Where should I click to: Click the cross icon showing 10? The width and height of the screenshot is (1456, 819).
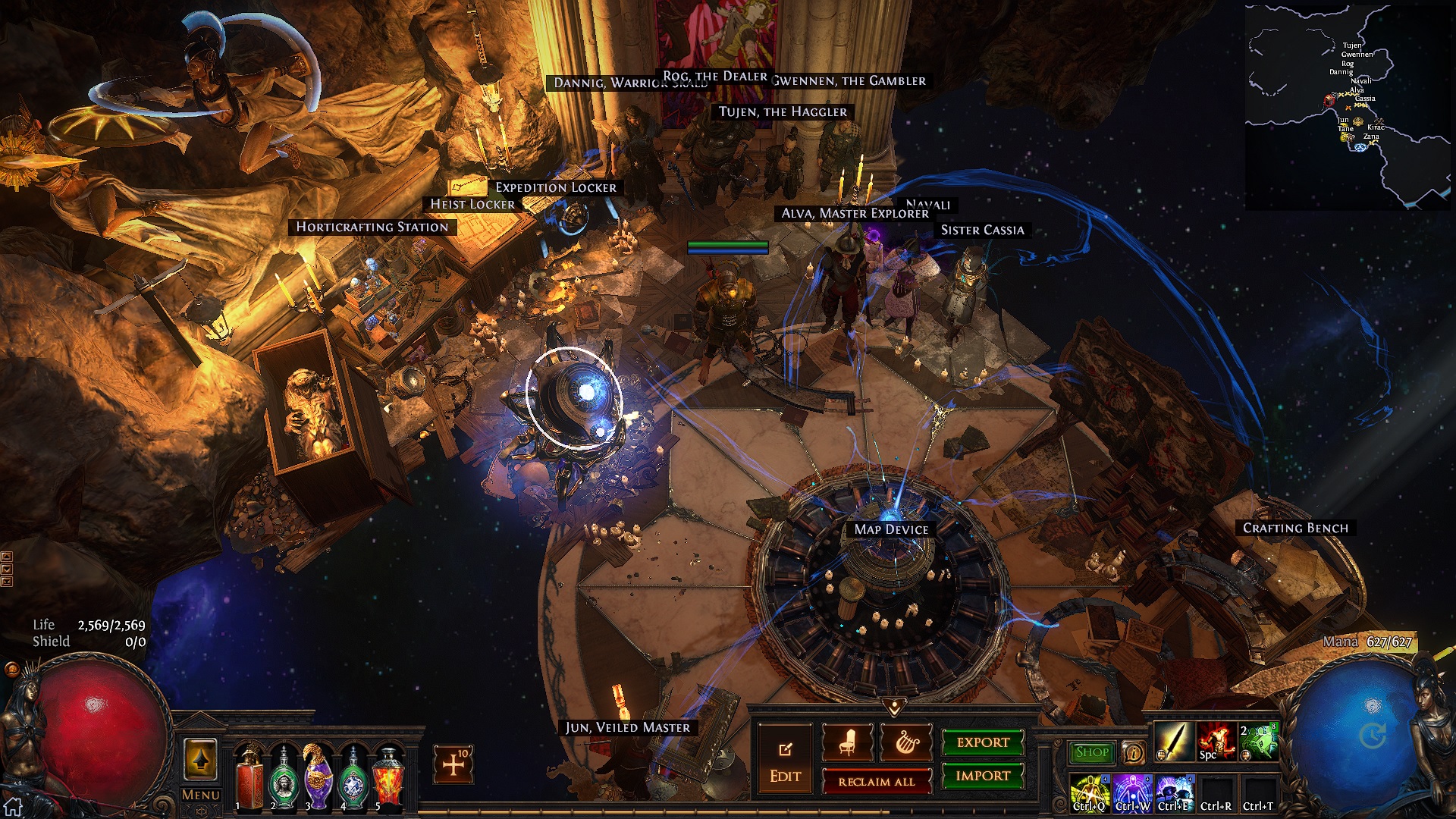[x=453, y=764]
